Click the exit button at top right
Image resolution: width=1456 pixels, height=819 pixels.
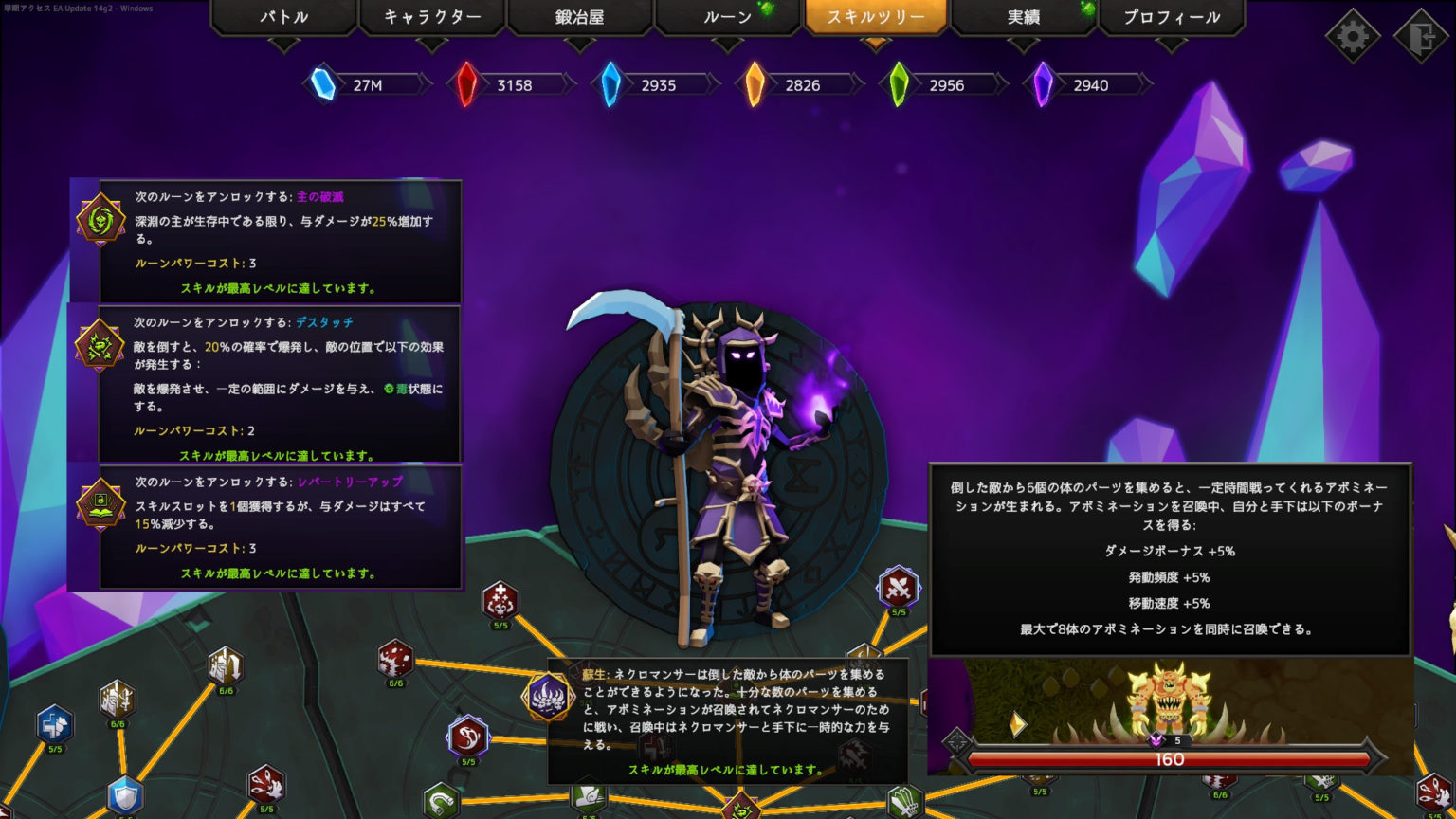point(1424,35)
